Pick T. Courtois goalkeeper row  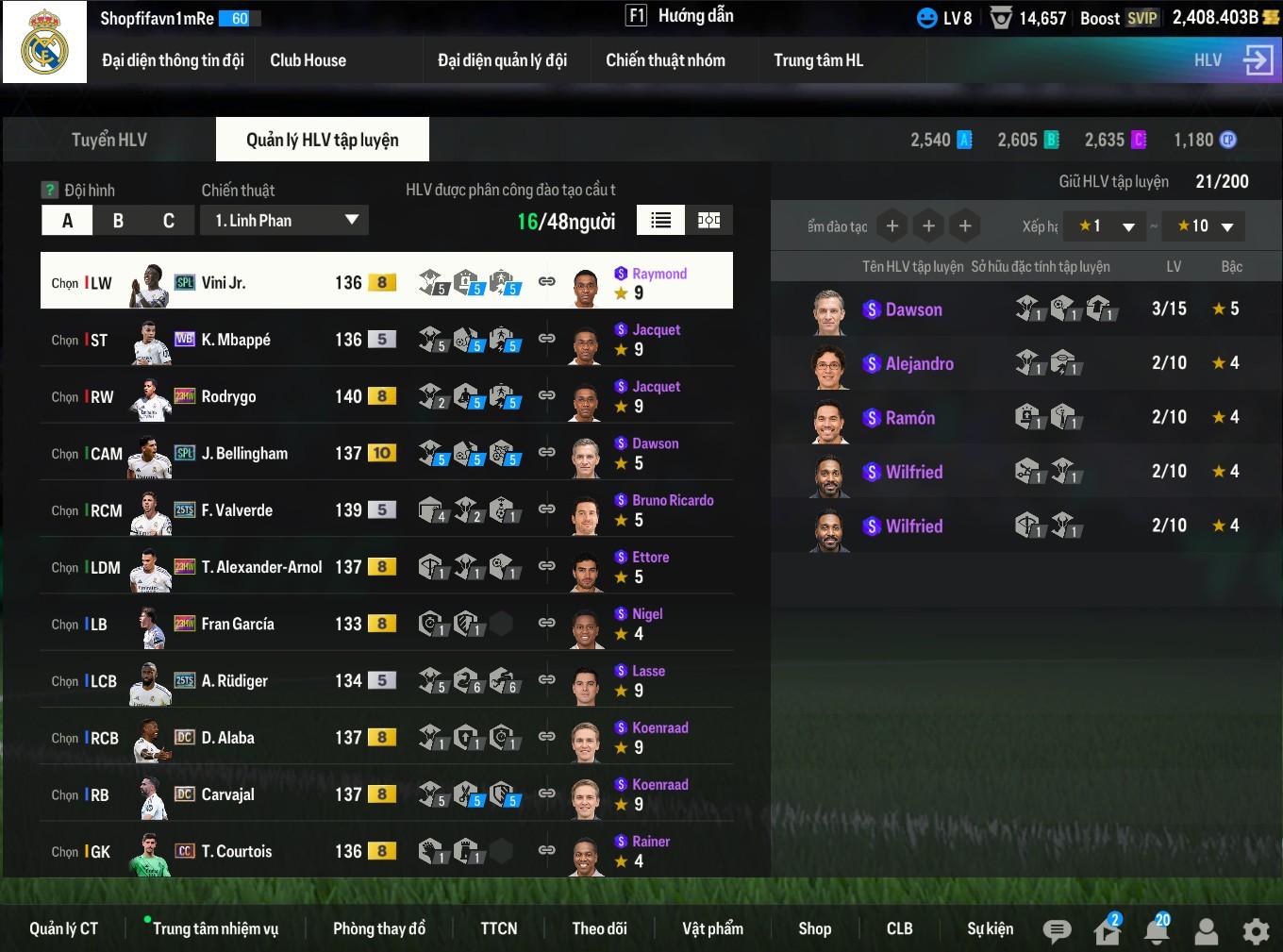click(236, 851)
